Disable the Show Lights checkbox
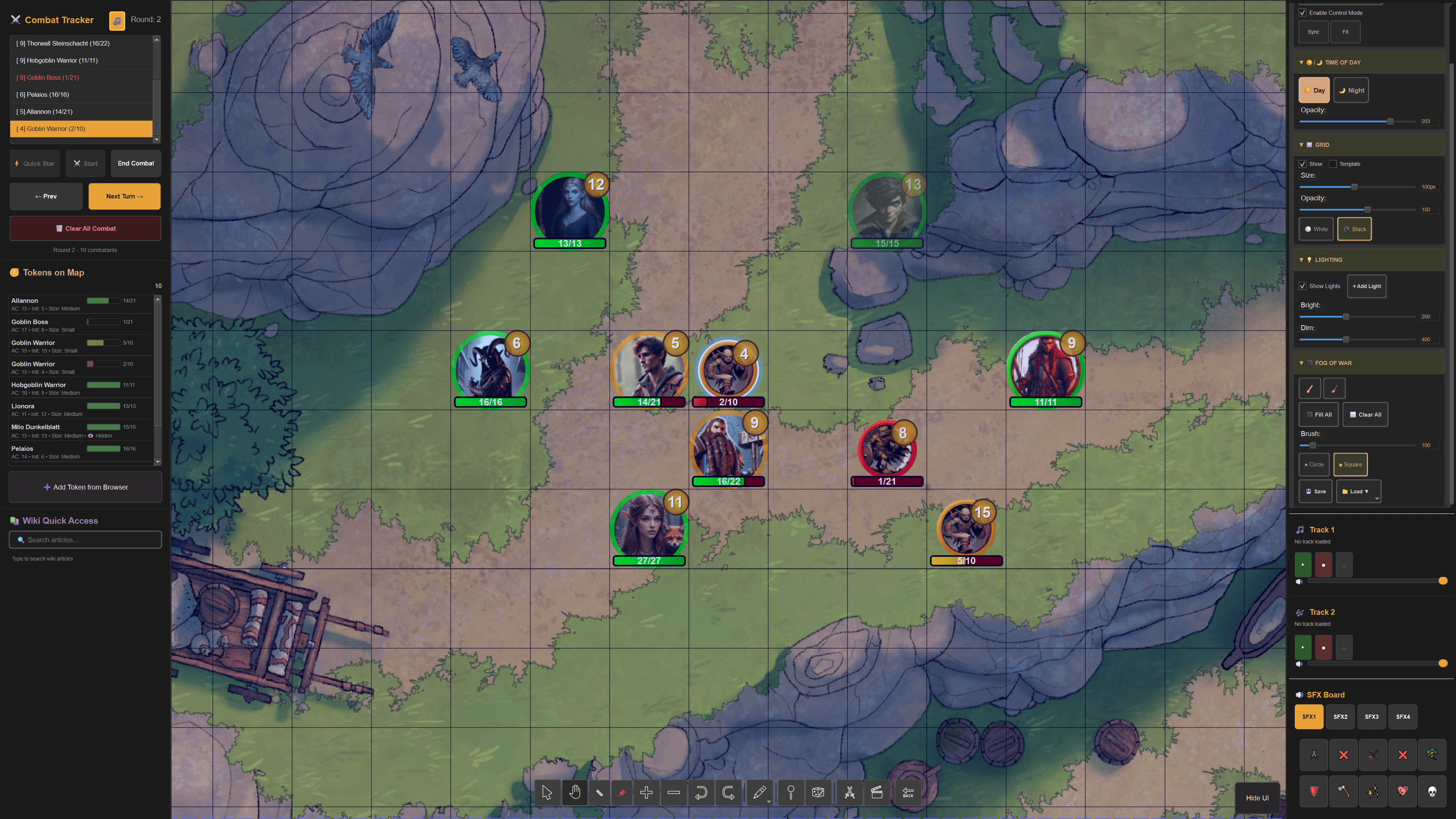This screenshot has height=819, width=1456. point(1303,286)
